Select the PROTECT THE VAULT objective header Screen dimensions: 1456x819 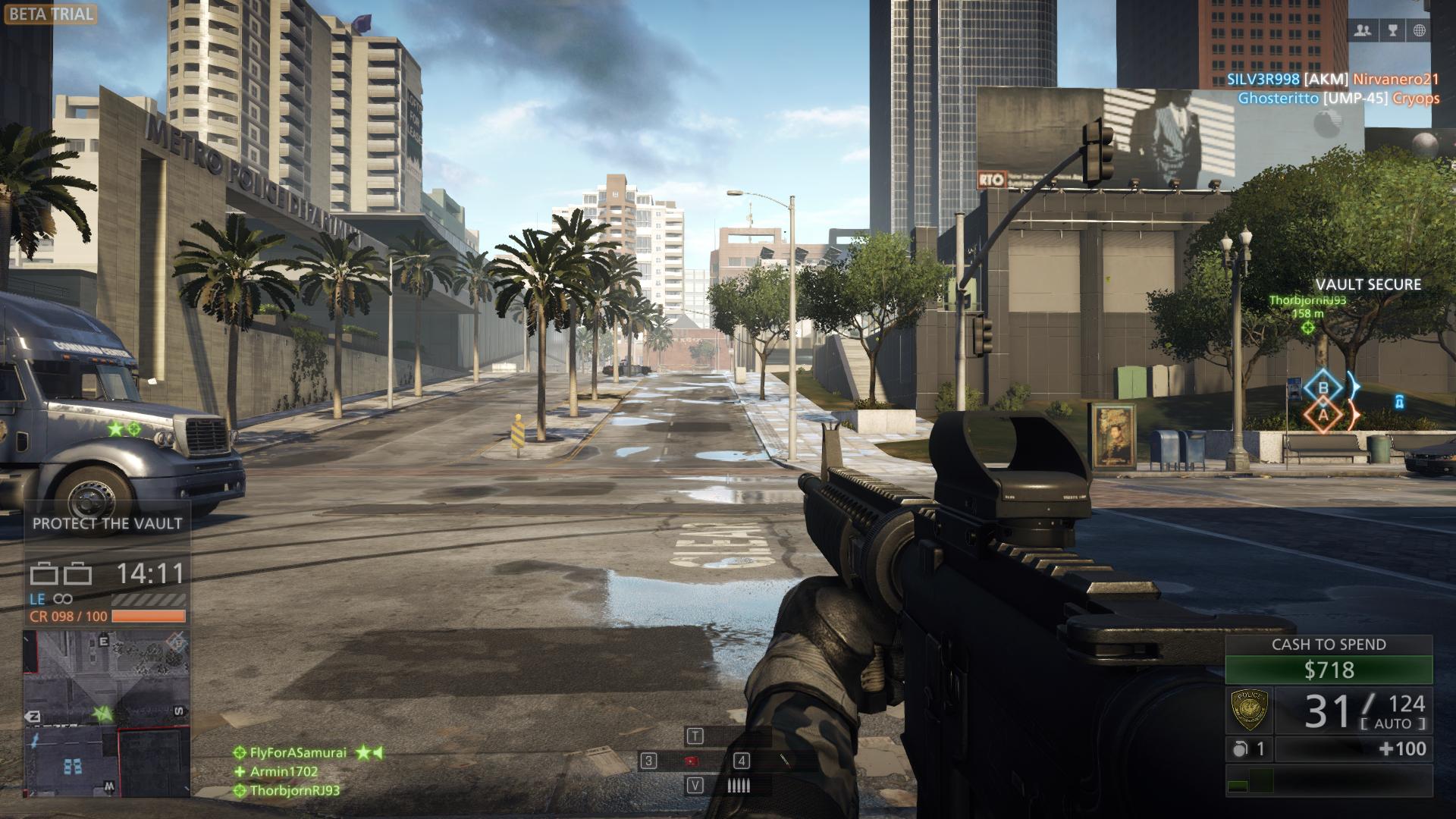tap(106, 522)
